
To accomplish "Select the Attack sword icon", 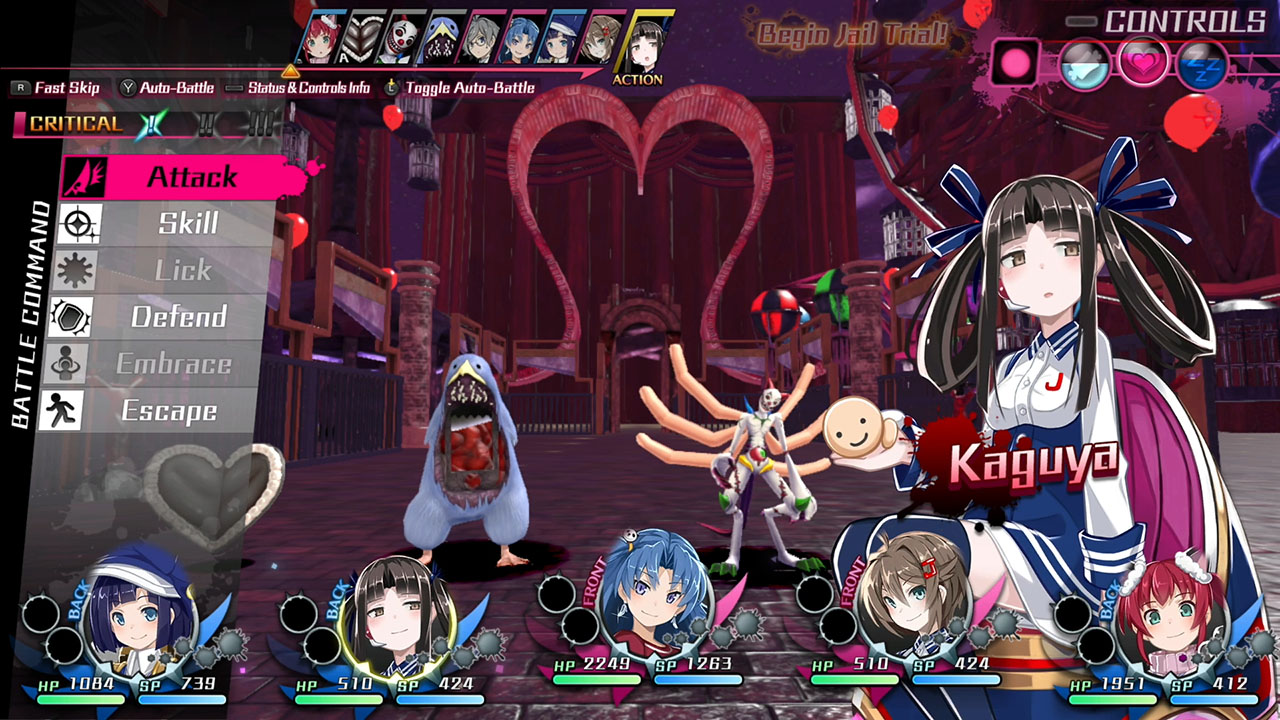I will tap(85, 177).
